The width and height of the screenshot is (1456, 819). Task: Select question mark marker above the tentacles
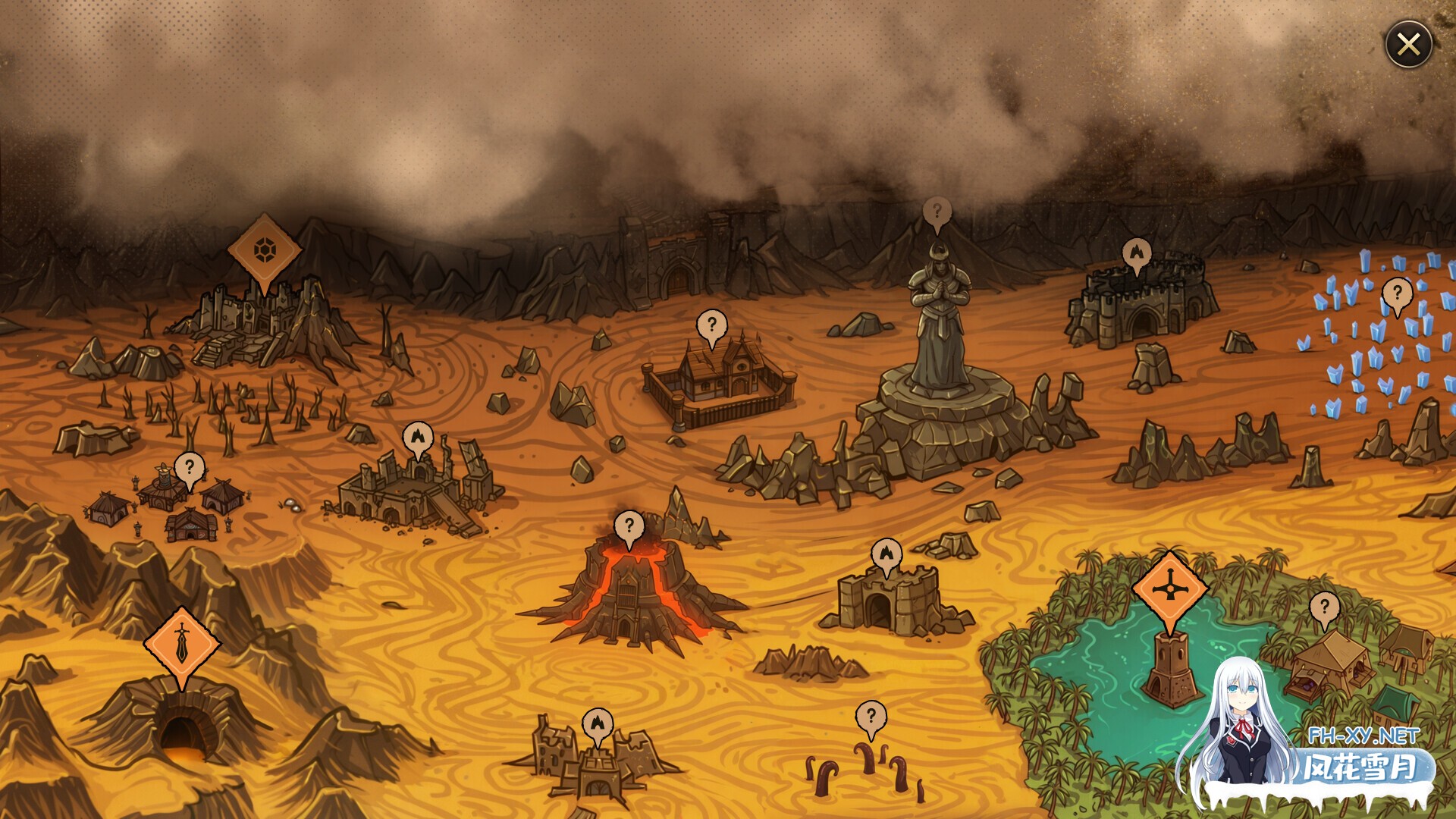pyautogui.click(x=871, y=715)
